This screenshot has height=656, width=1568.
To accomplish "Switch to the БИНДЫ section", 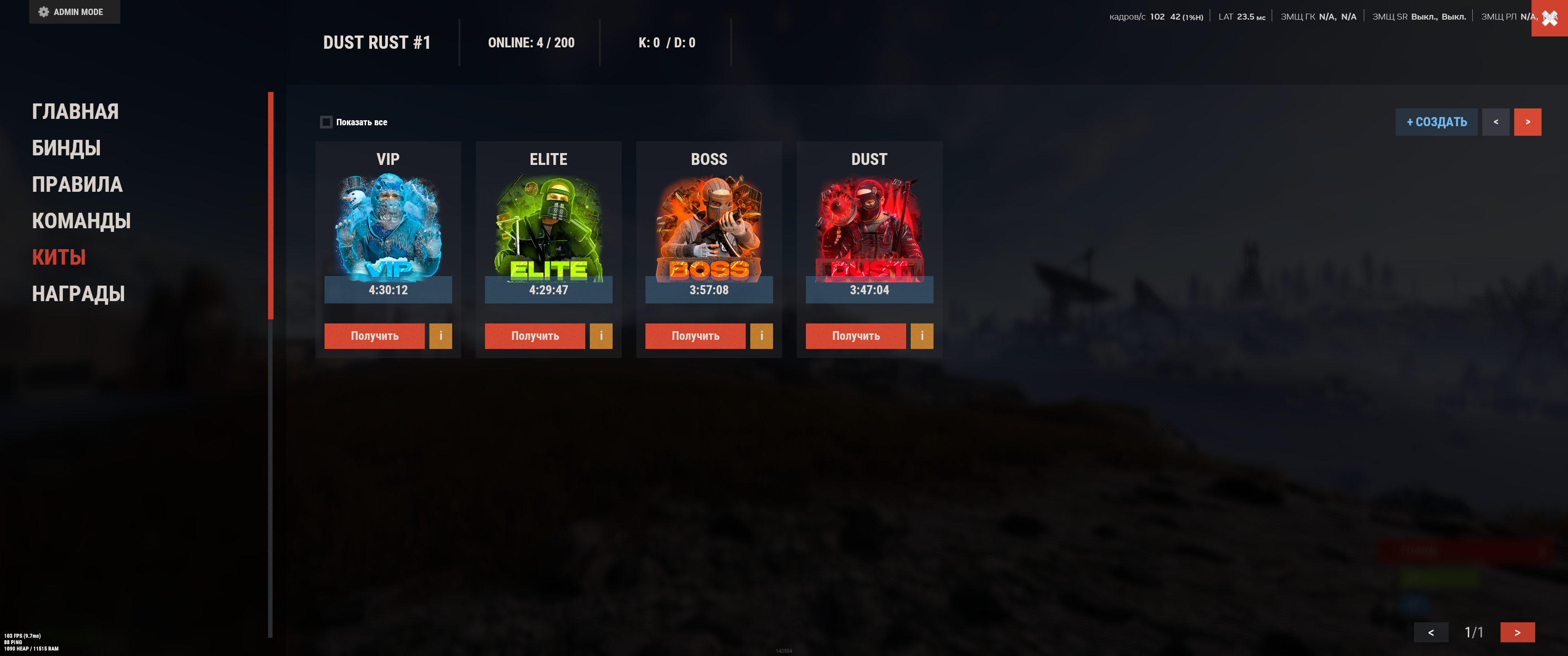I will coord(66,148).
